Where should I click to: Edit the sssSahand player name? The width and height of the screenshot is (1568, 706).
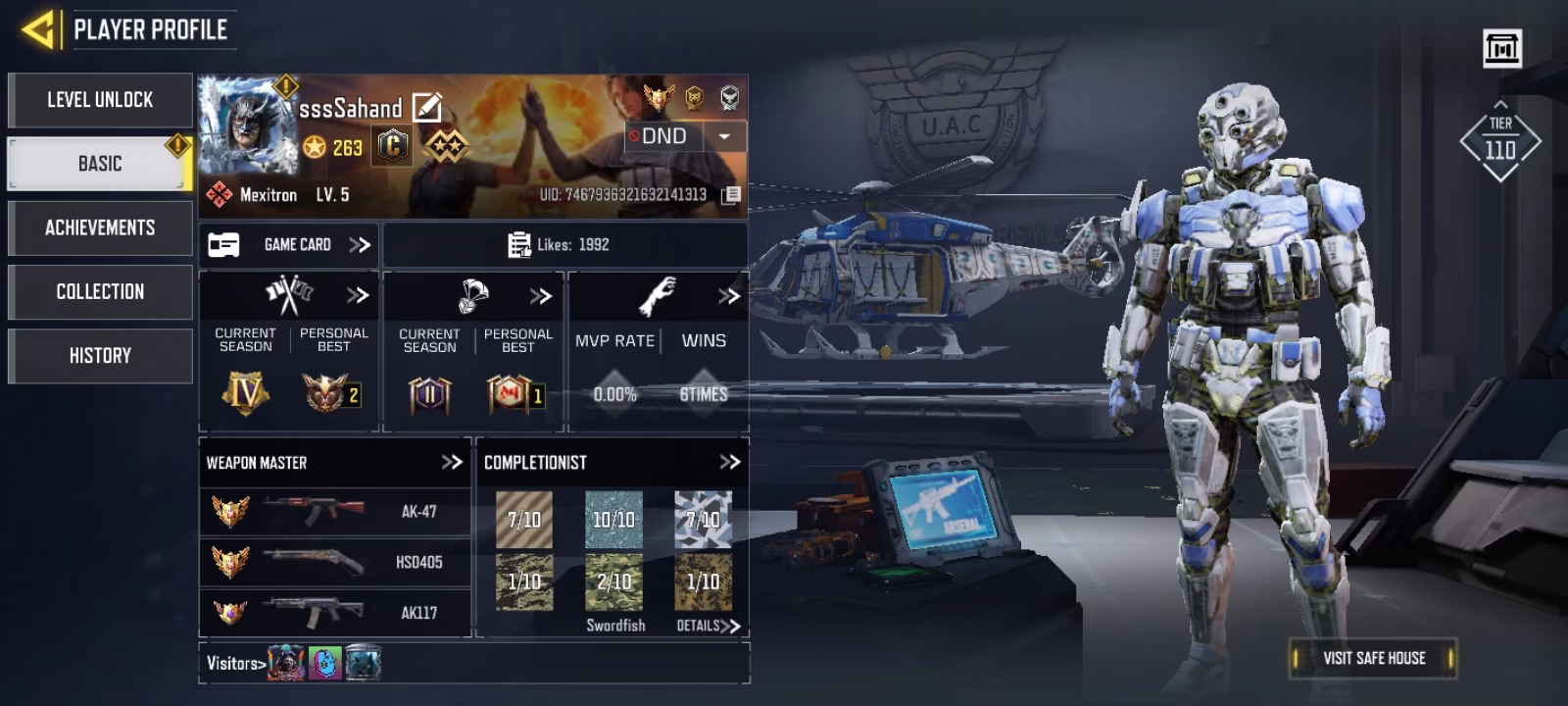(x=427, y=107)
